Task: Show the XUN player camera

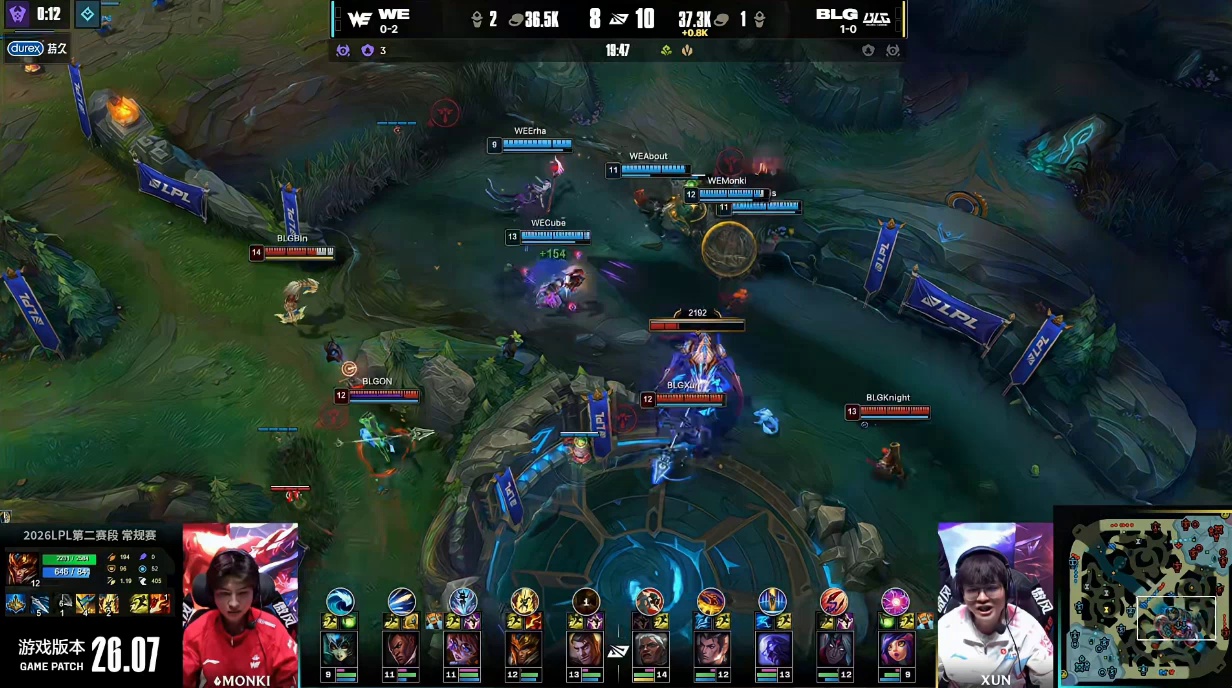Action: click(995, 605)
